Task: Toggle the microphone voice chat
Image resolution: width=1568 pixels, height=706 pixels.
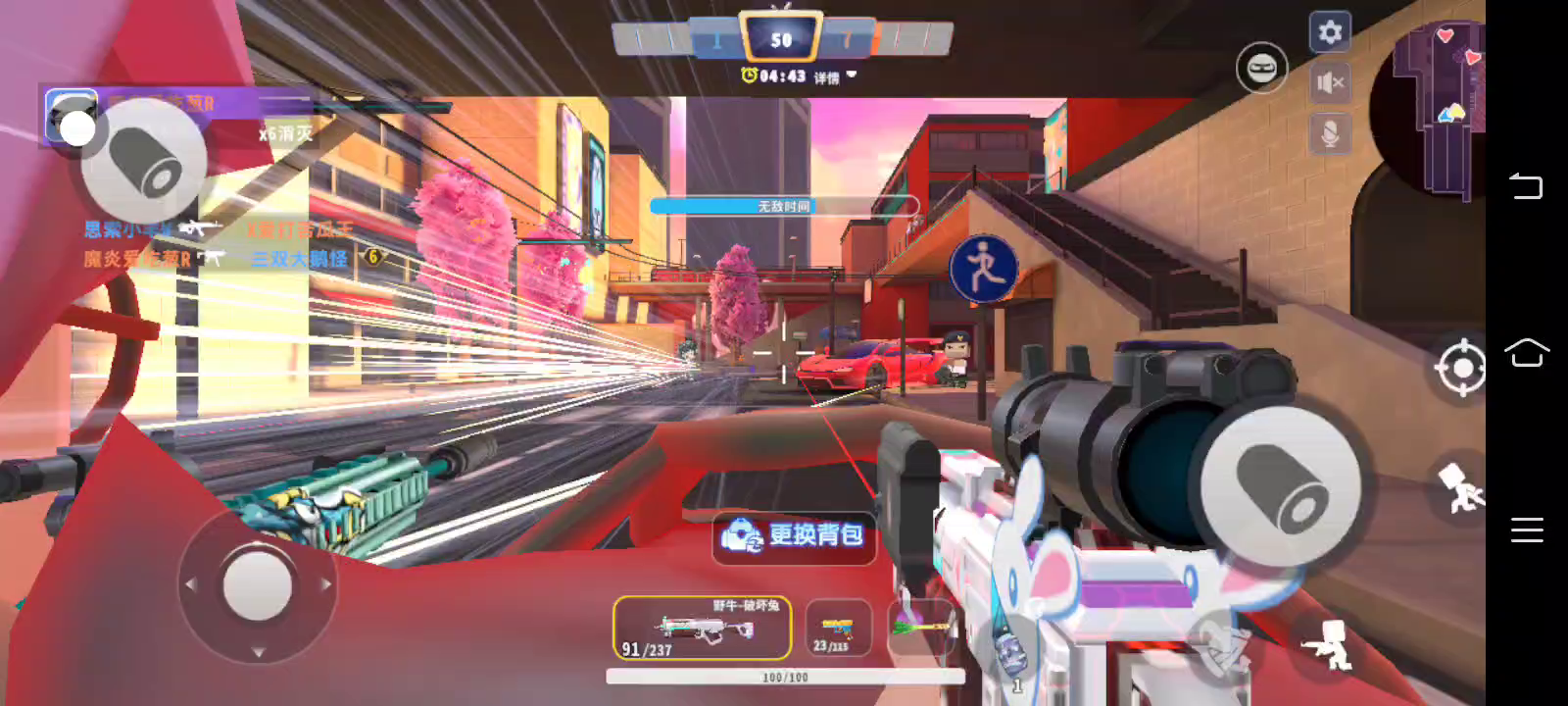Action: (1330, 133)
